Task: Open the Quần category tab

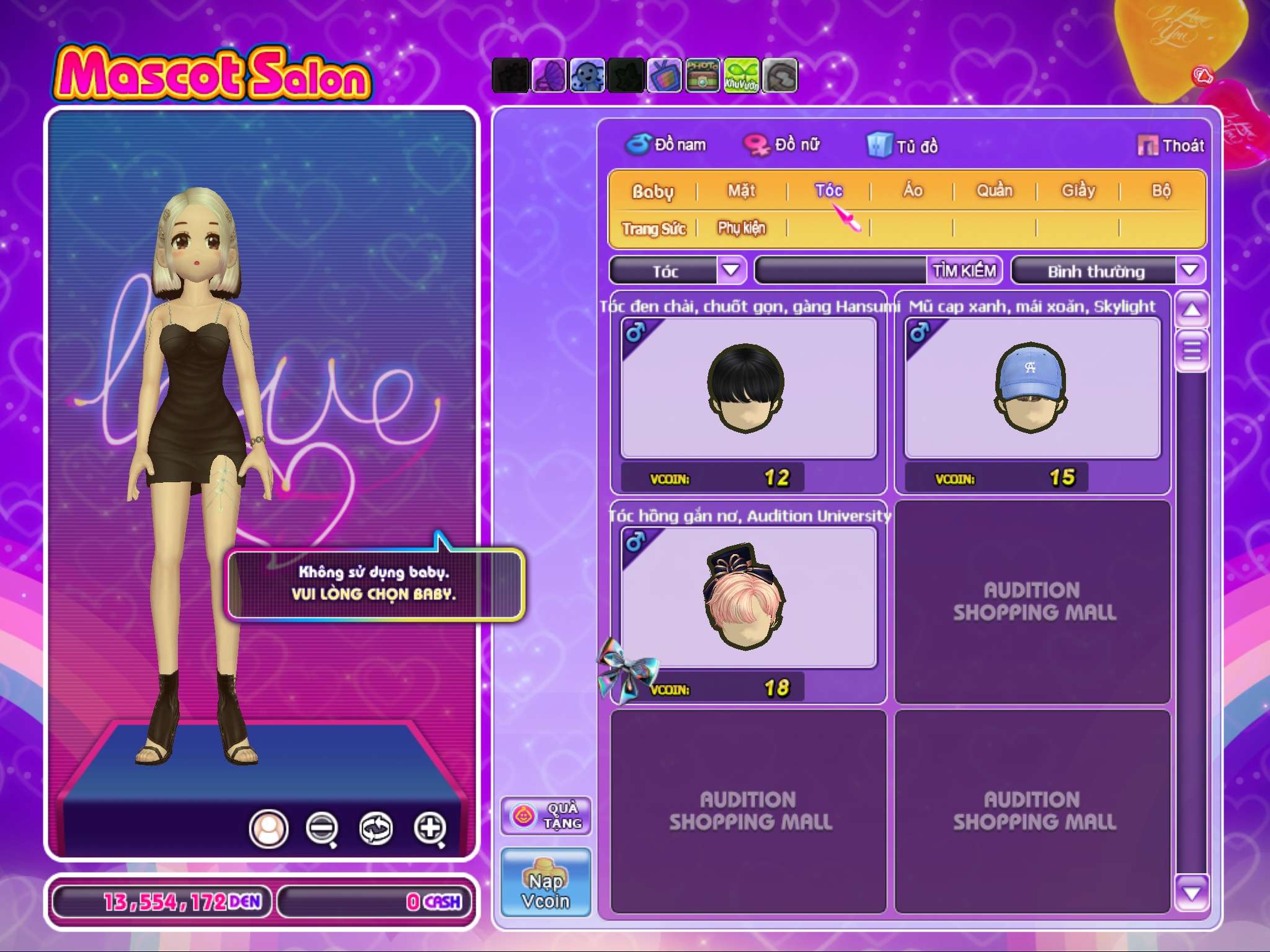Action: (995, 191)
